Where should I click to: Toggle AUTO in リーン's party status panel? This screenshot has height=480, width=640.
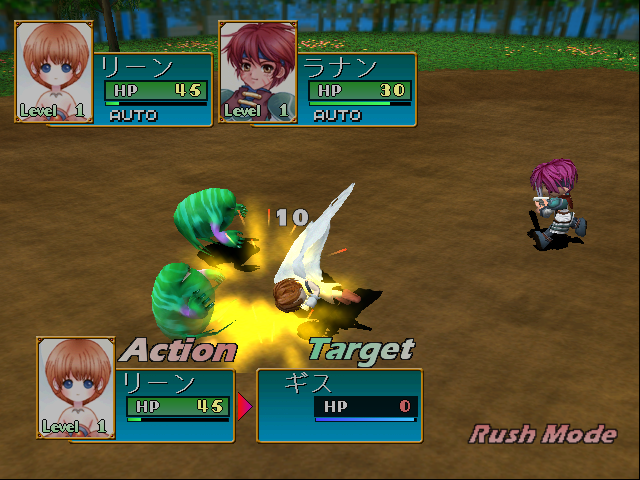click(x=133, y=115)
